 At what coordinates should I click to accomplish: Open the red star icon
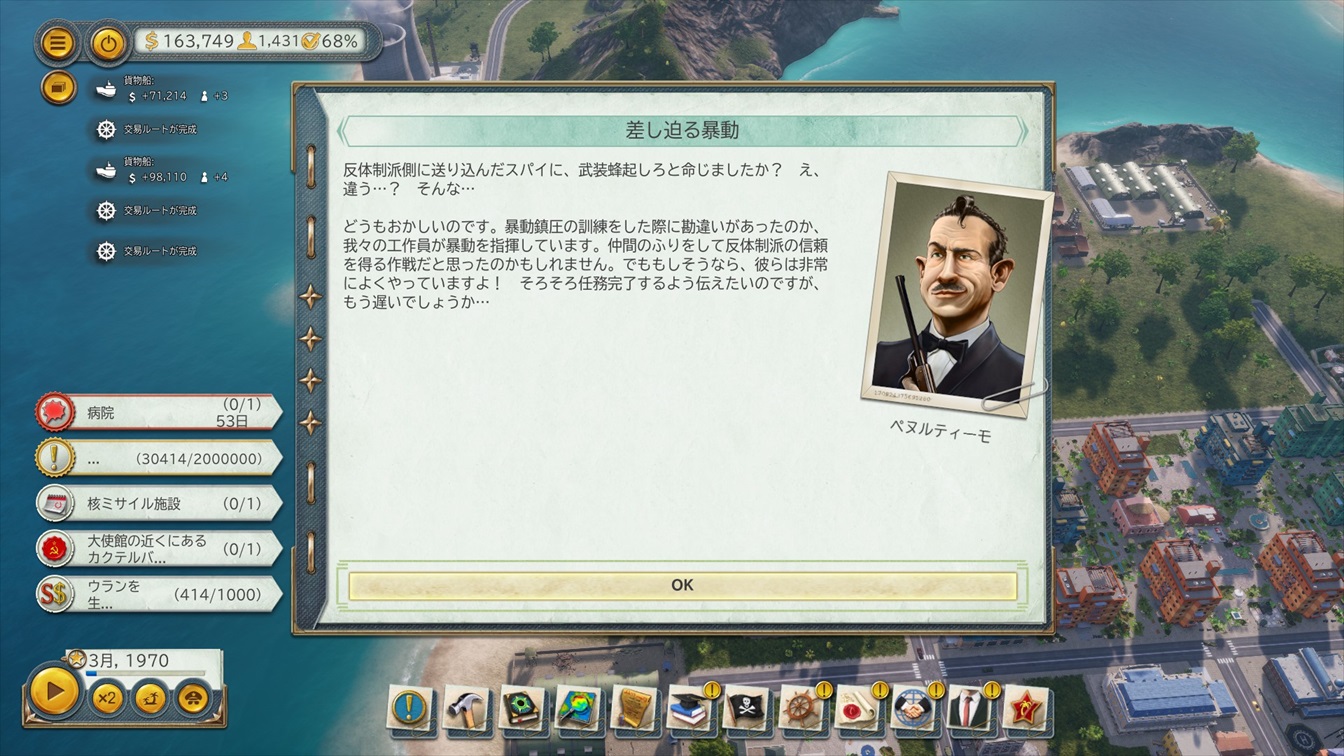(x=1024, y=708)
